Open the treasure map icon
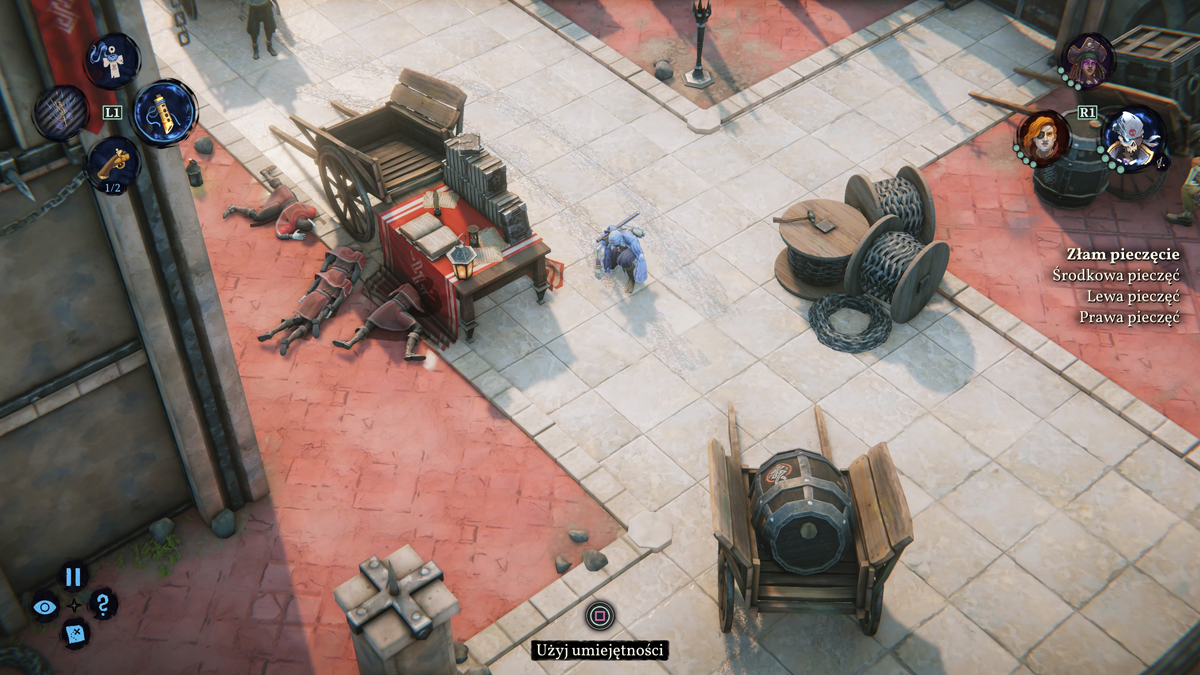1200x675 pixels. tap(74, 633)
